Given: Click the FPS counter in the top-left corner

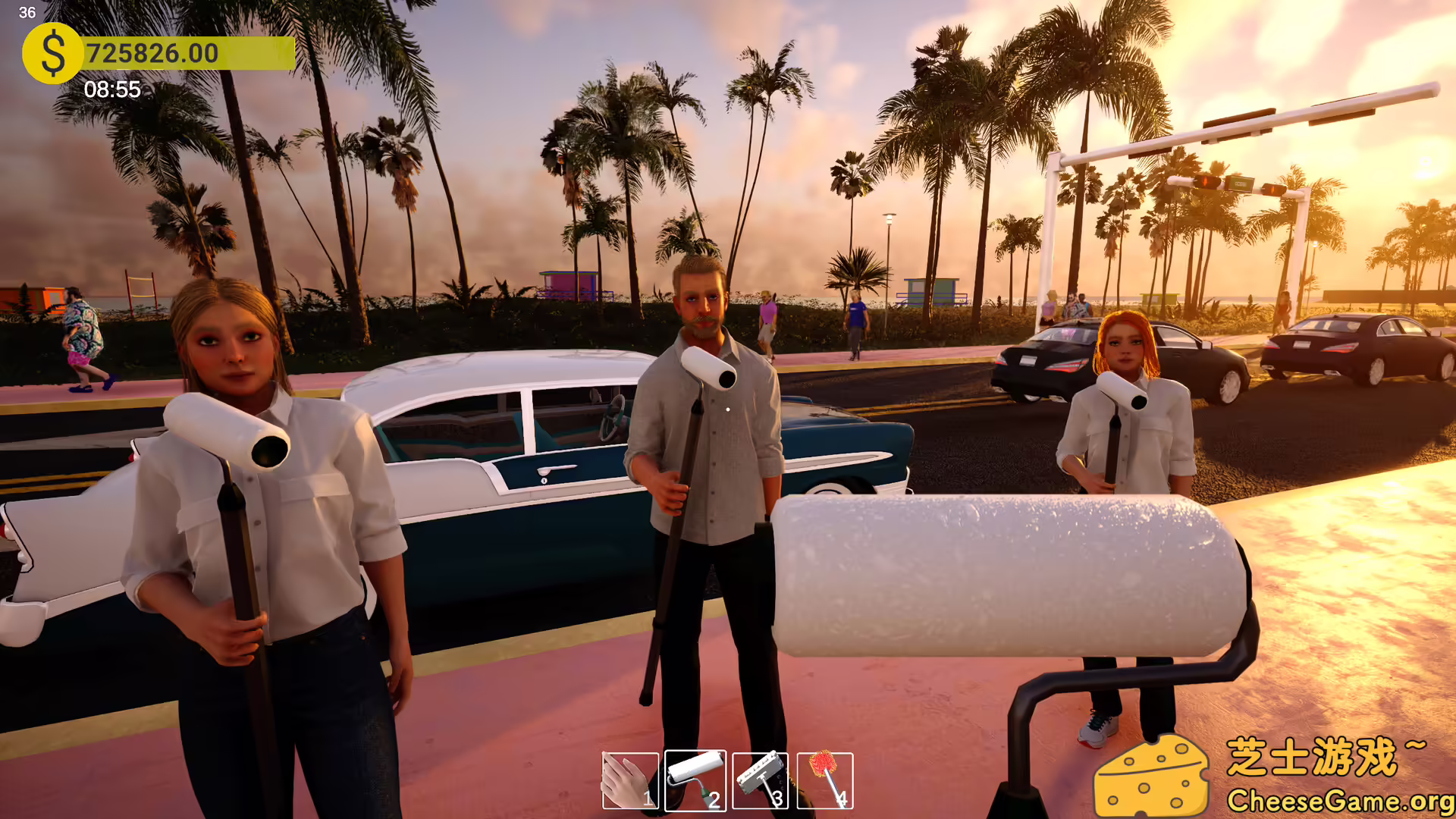Looking at the screenshot, I should coord(28,12).
